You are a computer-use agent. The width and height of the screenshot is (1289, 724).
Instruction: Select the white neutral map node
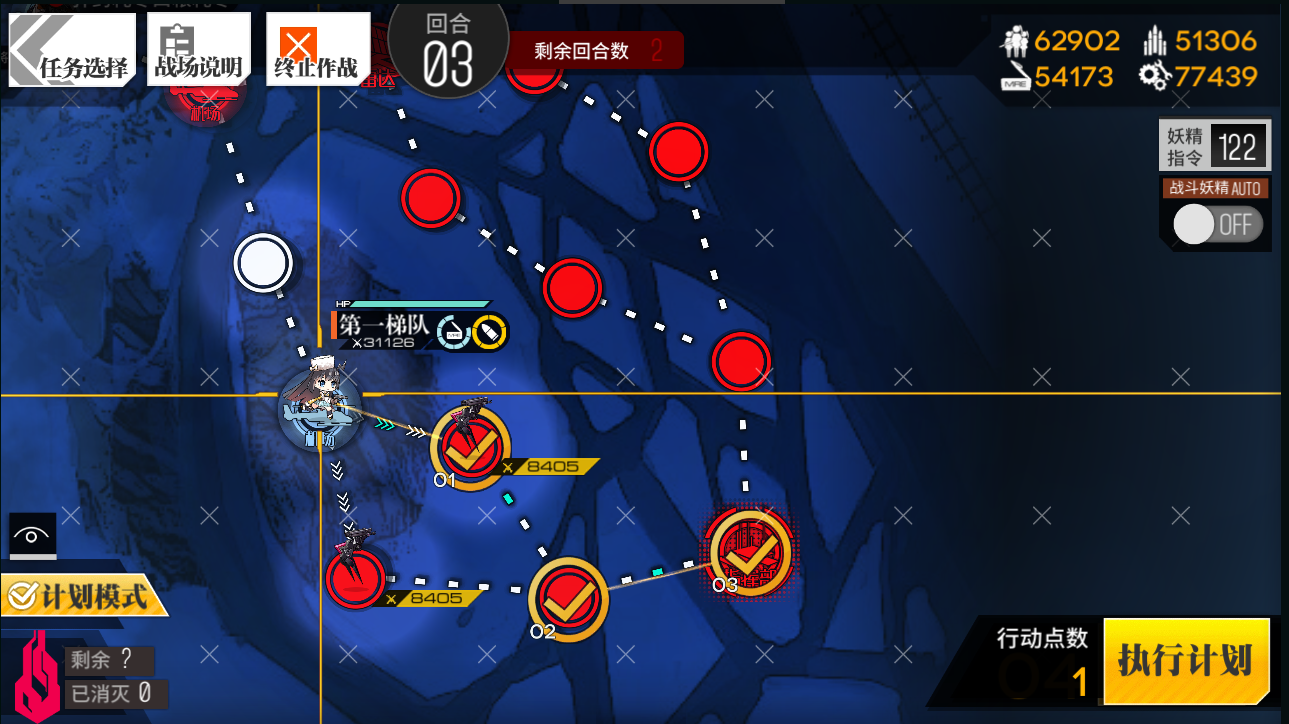[263, 263]
